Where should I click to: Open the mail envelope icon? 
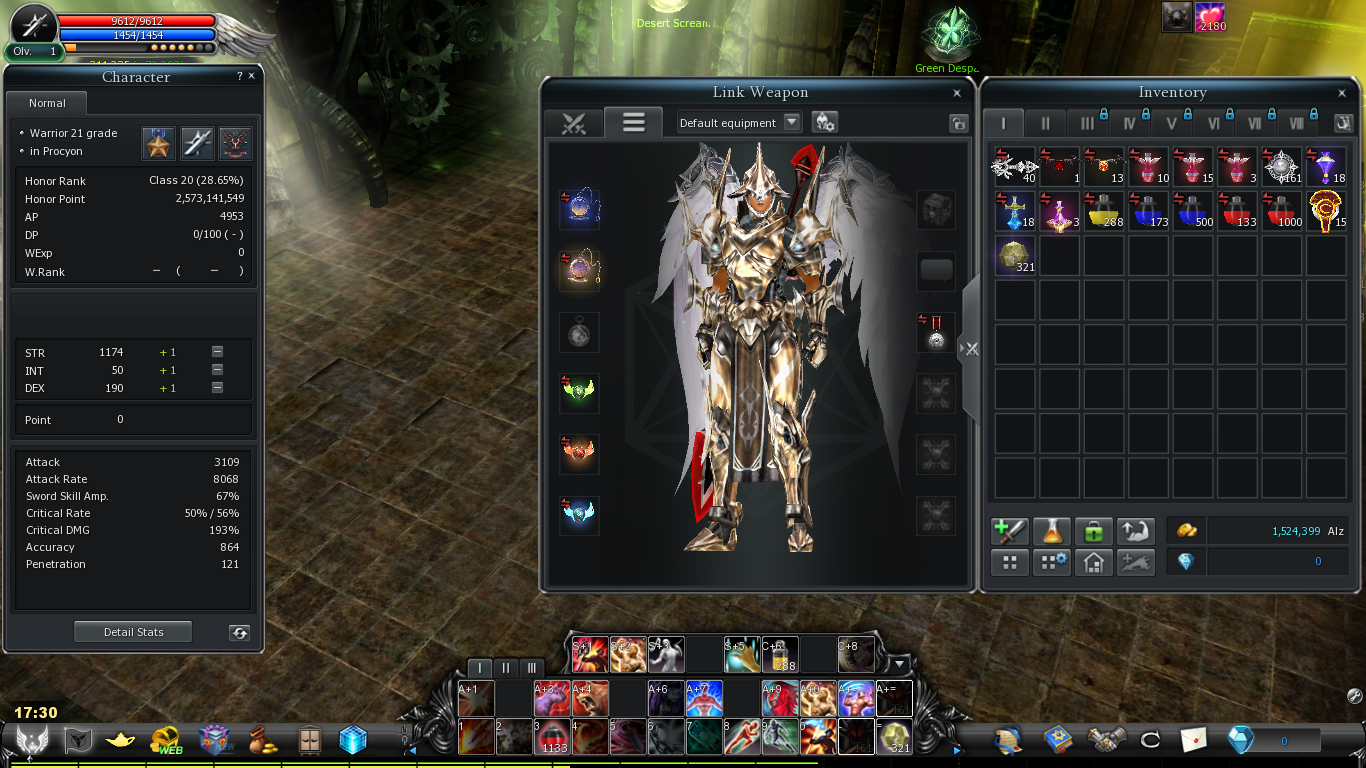tap(1193, 740)
